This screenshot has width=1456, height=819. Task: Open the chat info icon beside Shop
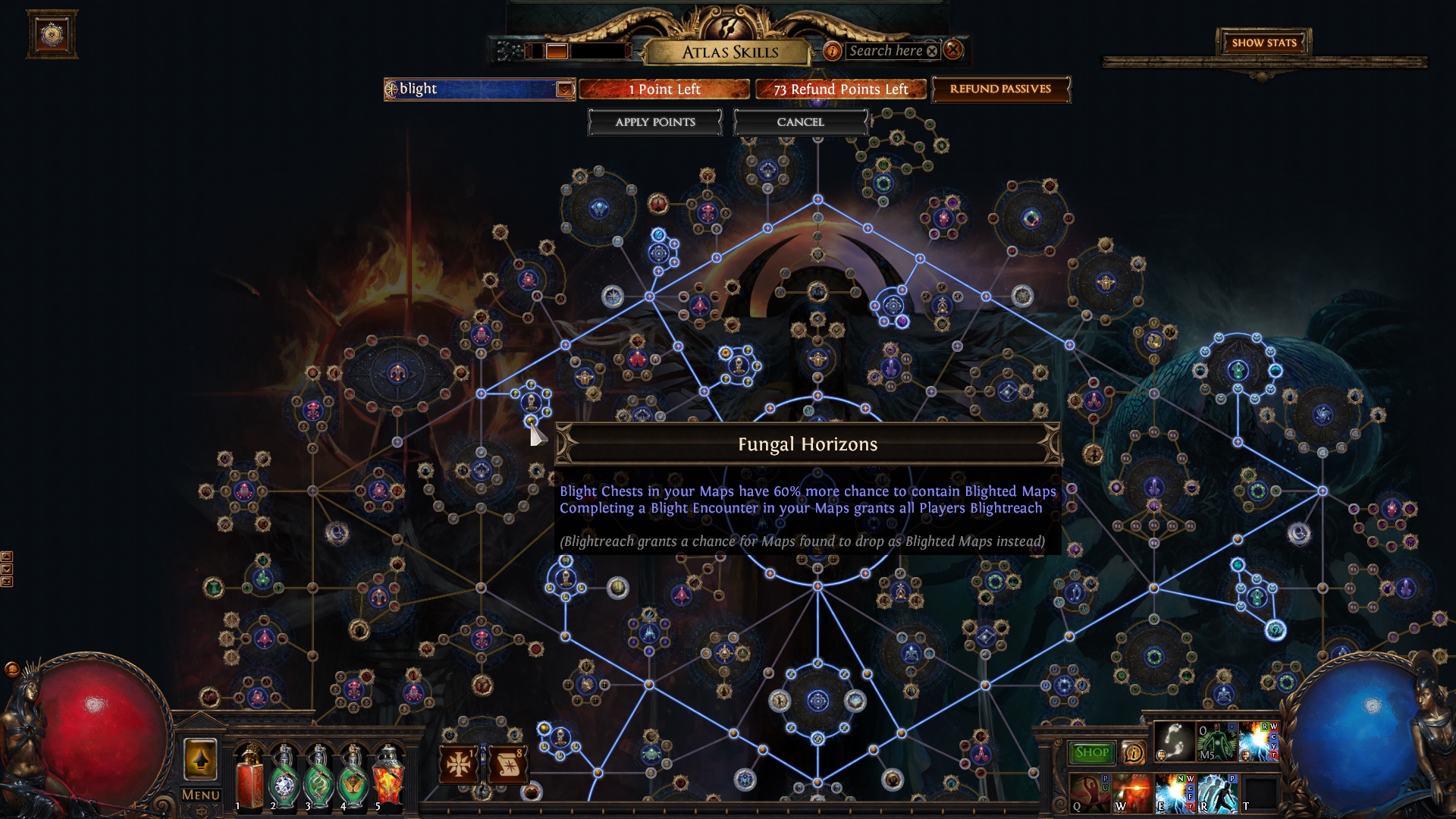point(1134,752)
